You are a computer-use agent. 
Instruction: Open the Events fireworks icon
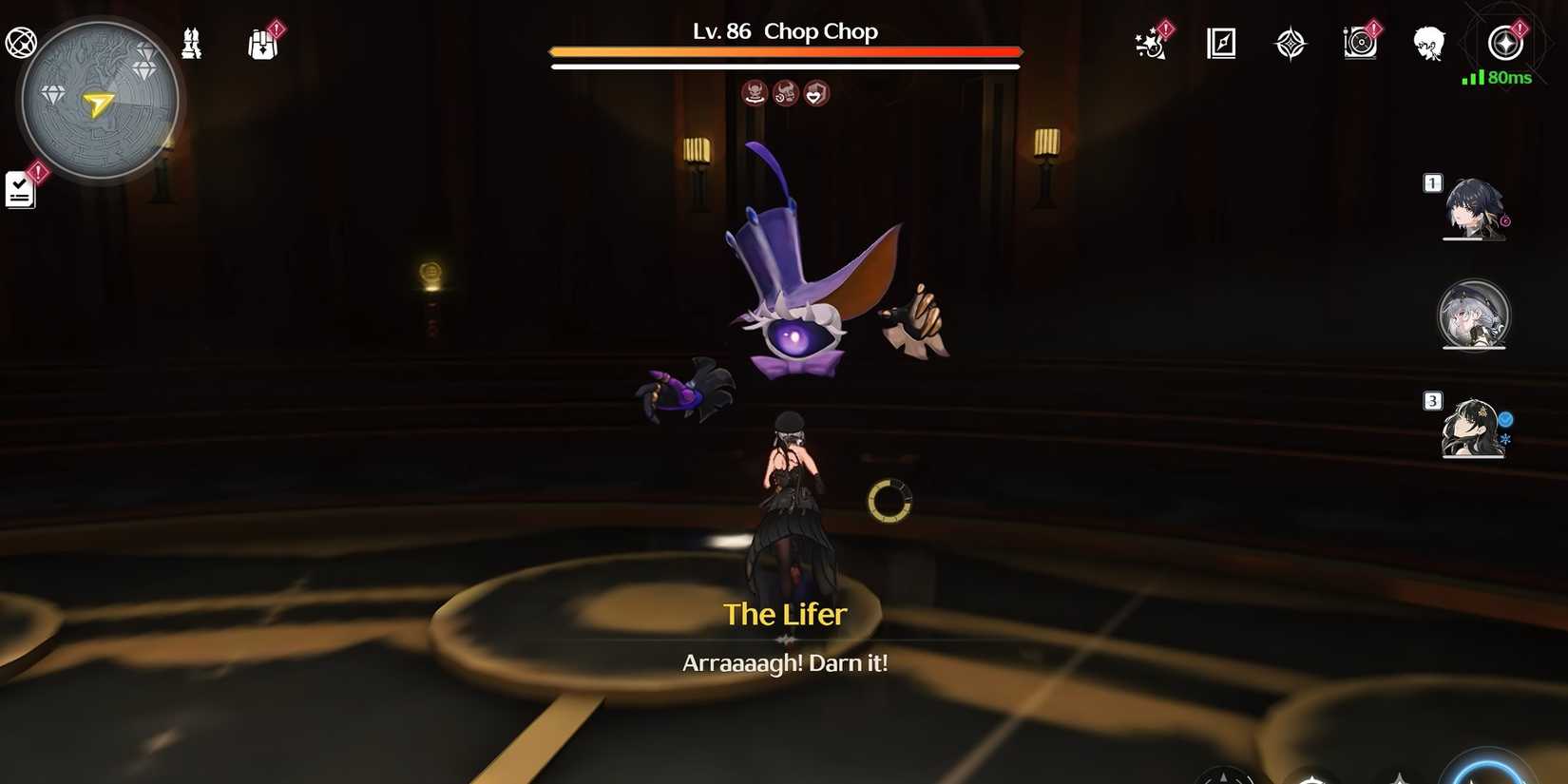tap(1151, 44)
